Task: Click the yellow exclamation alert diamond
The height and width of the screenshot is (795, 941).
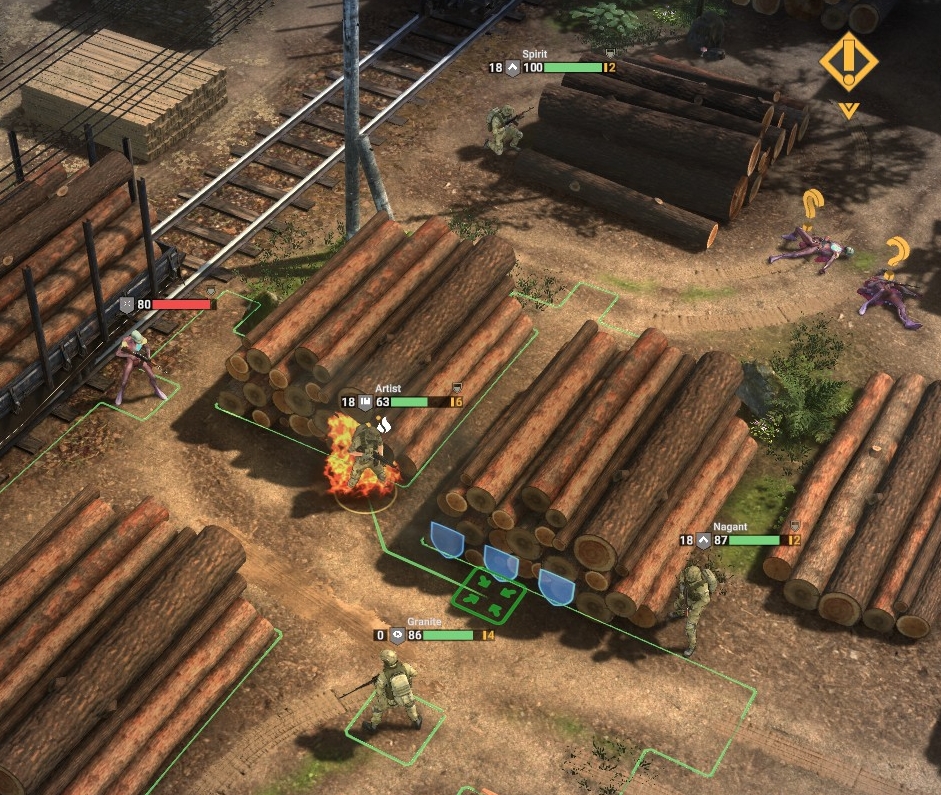Action: tap(848, 63)
